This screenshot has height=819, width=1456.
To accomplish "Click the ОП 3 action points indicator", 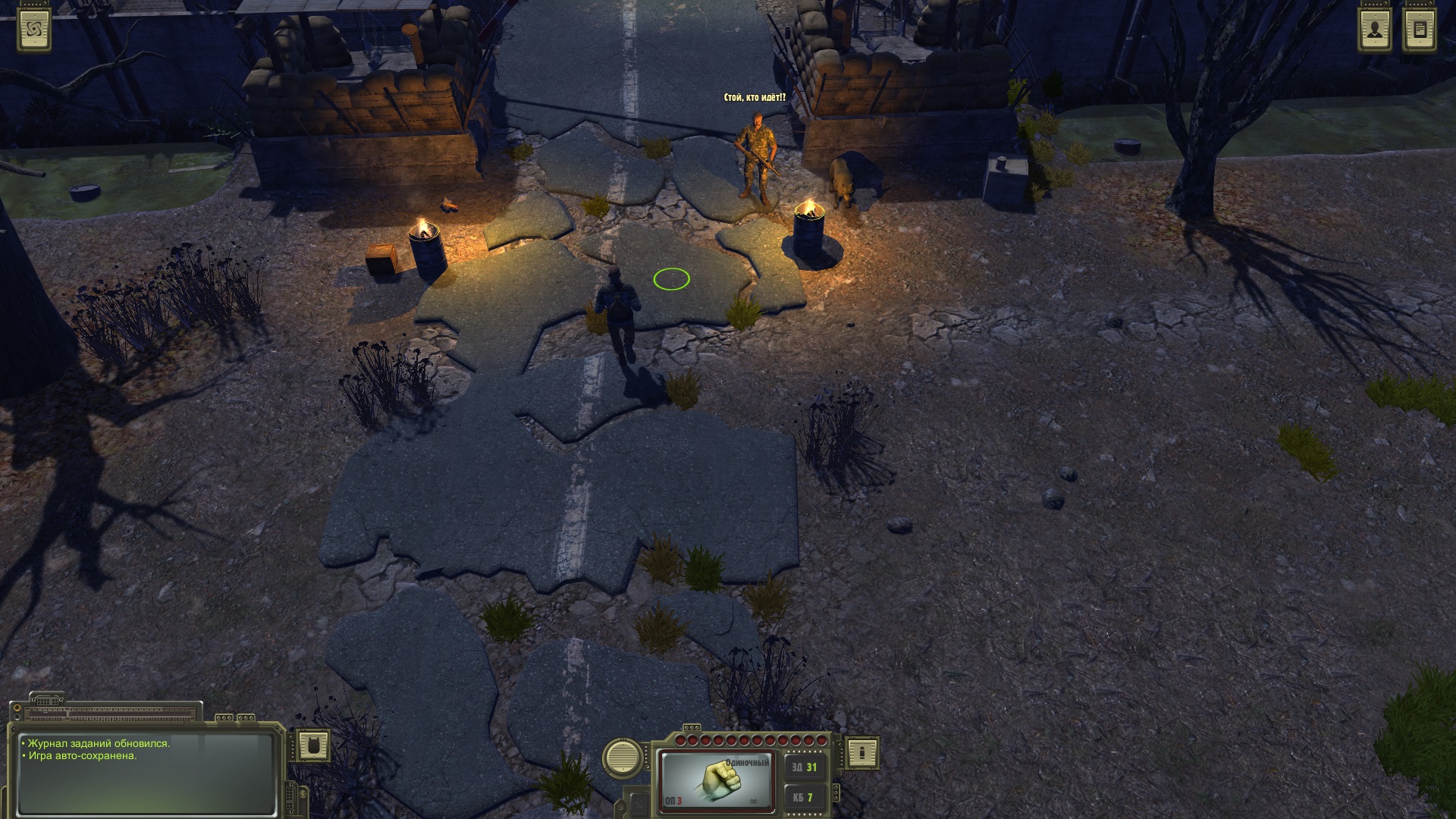I will coord(673,802).
